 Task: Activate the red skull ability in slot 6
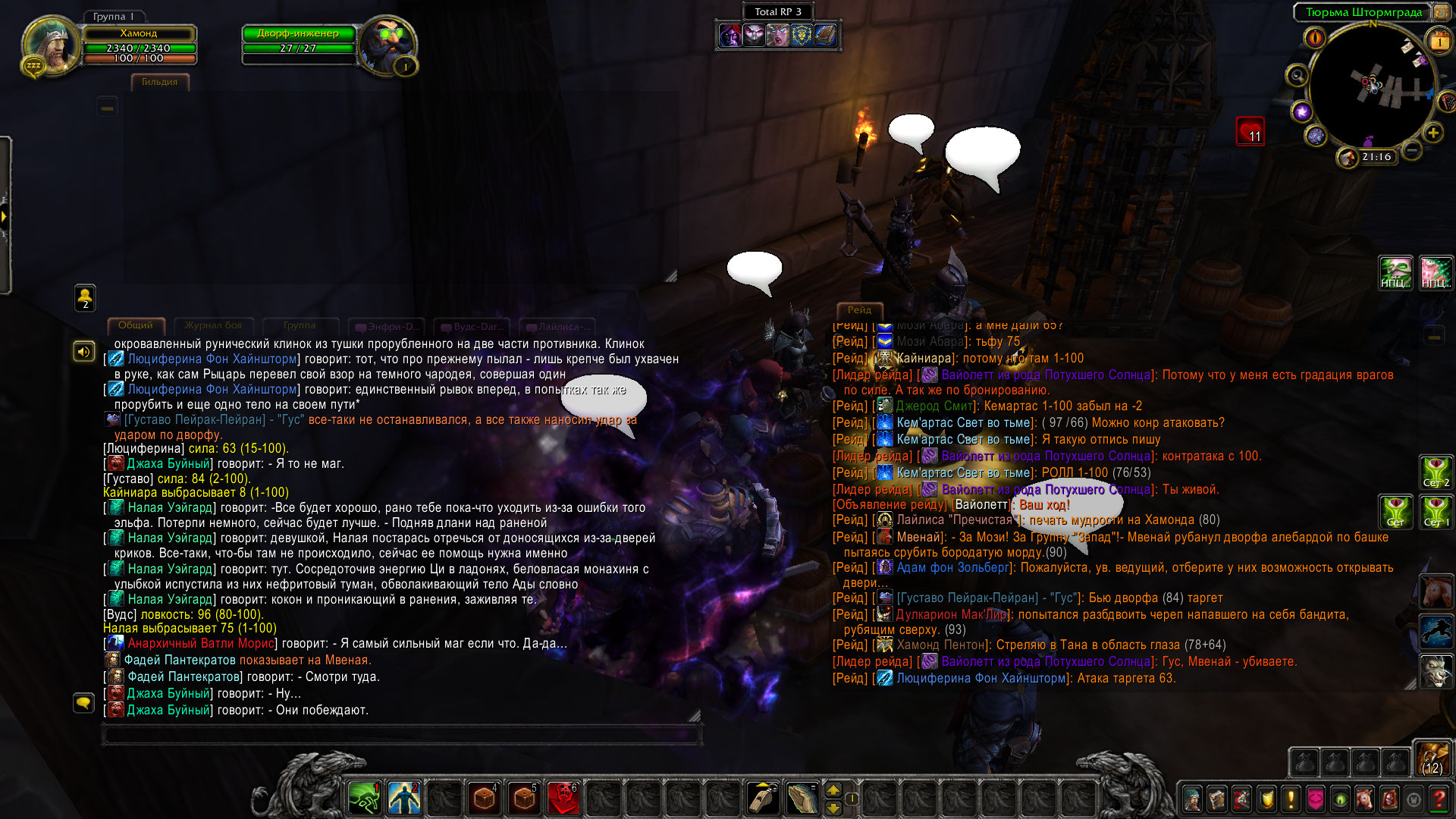(x=563, y=799)
